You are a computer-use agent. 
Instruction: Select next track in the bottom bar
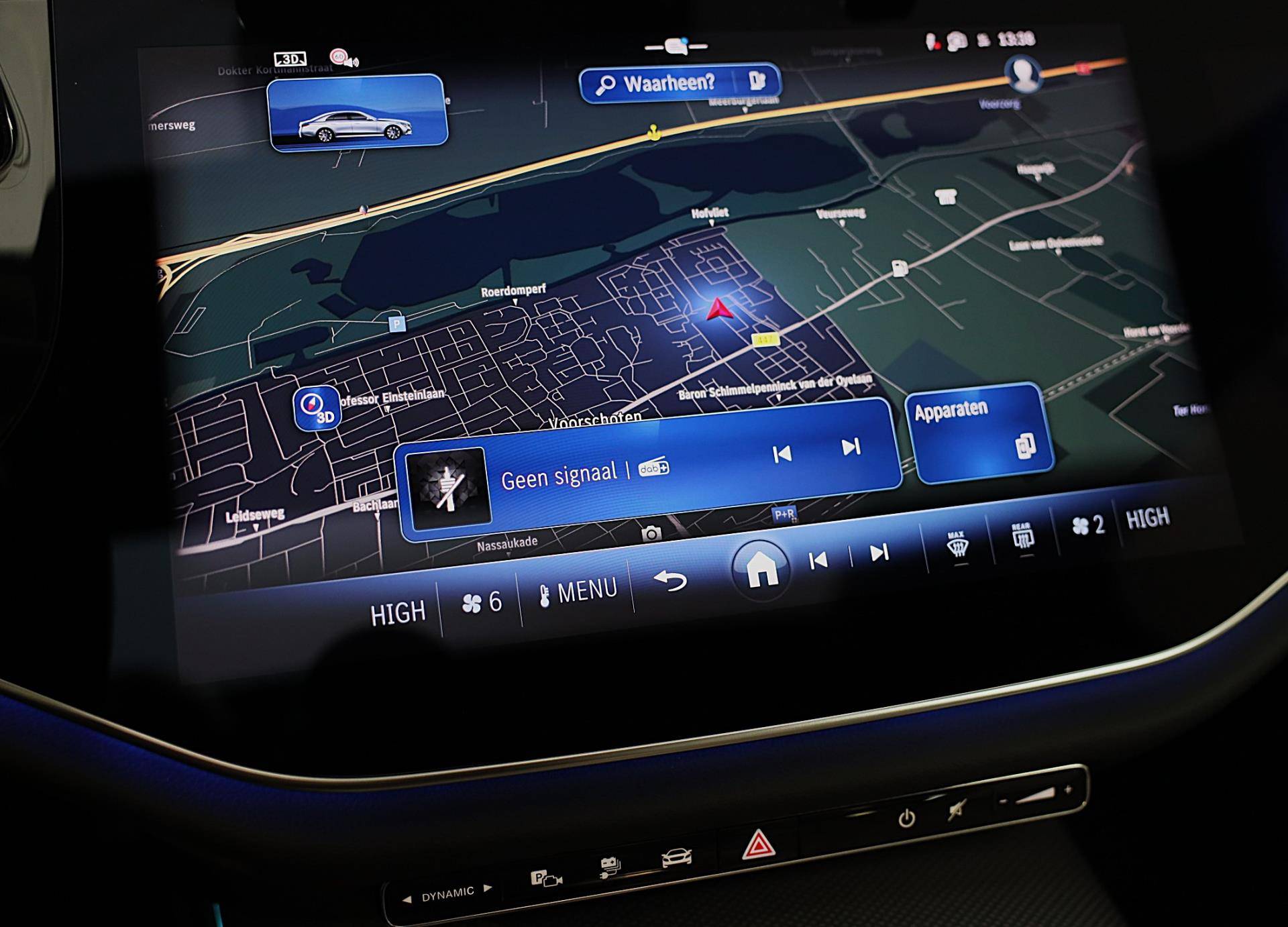(x=879, y=553)
